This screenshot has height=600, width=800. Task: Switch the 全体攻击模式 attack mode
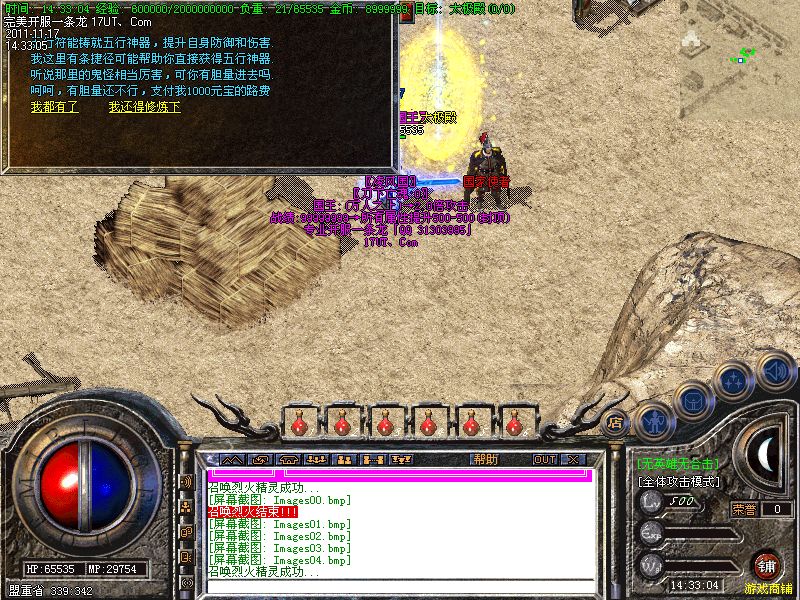point(682,481)
